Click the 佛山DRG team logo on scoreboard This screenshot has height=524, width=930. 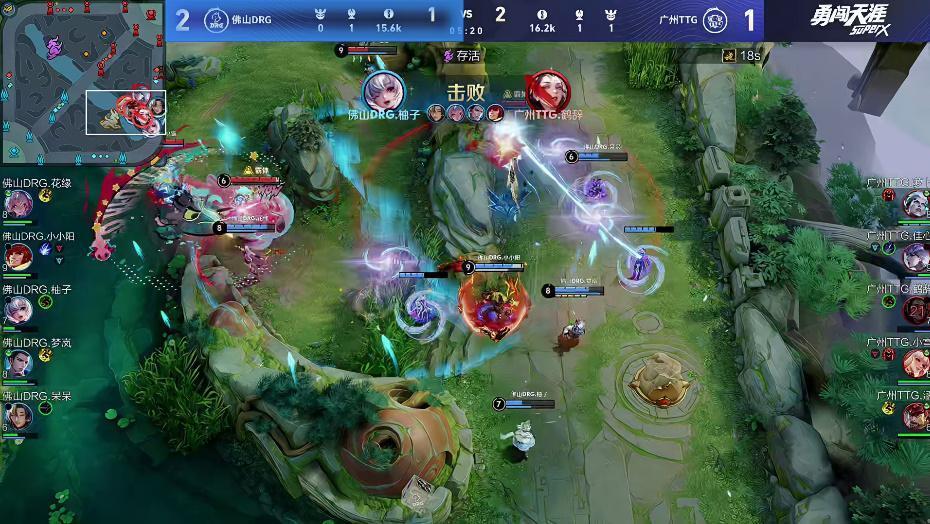(x=215, y=20)
